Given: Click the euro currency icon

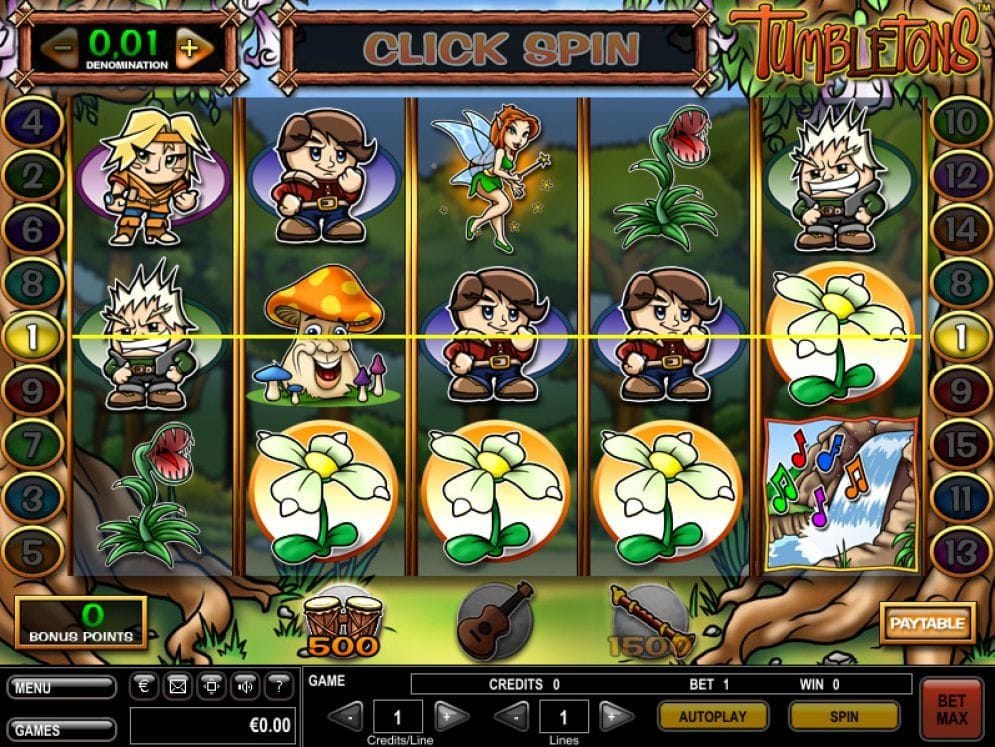Looking at the screenshot, I should tap(144, 686).
